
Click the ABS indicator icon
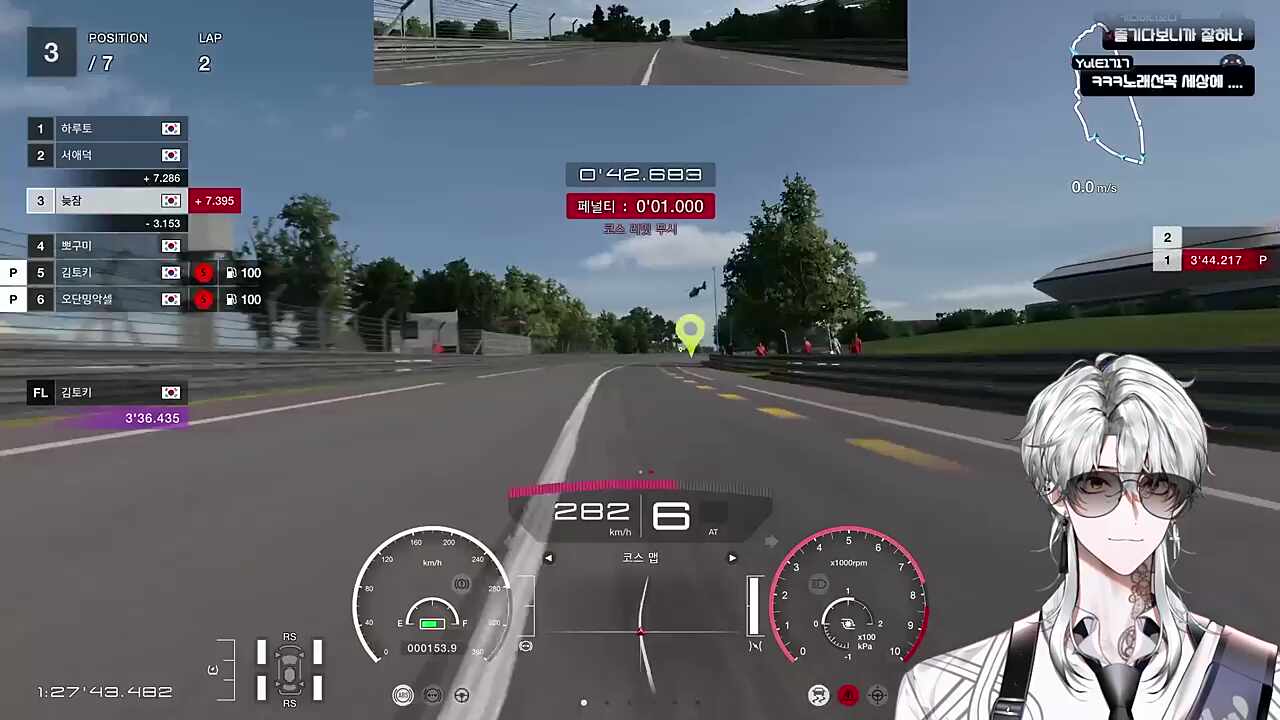(x=403, y=695)
